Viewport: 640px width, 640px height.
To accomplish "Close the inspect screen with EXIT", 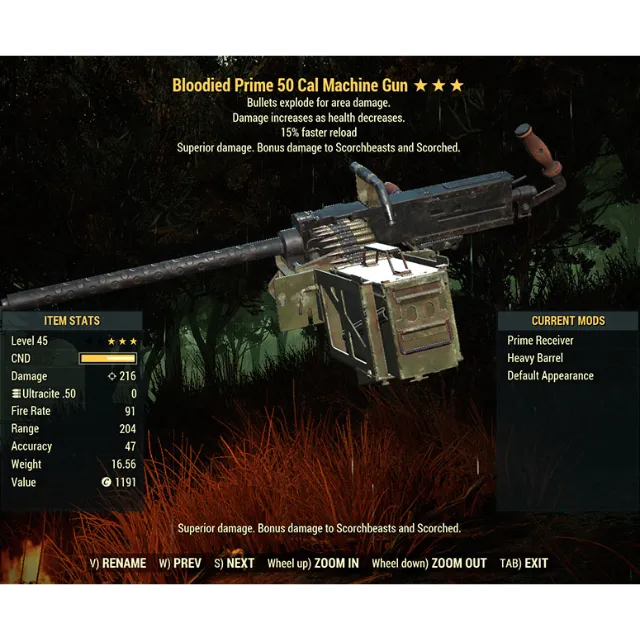I will tap(525, 563).
